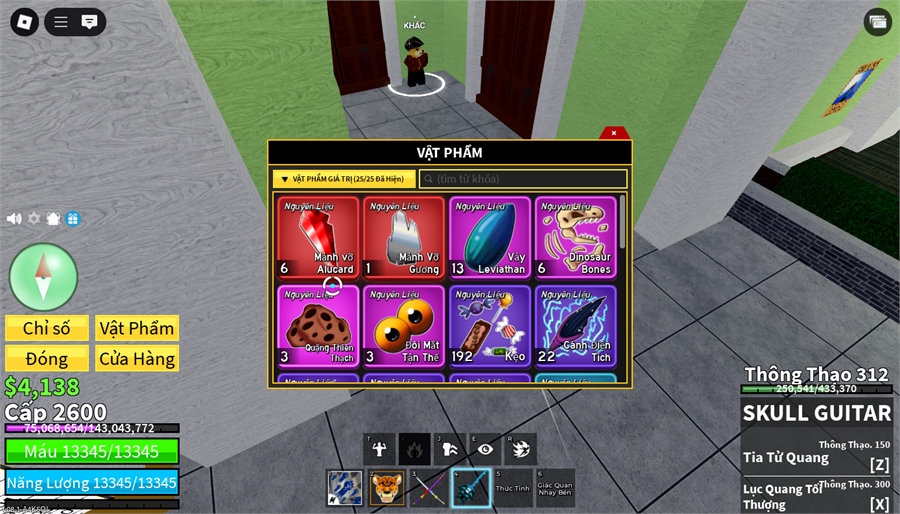Pick the Dinosaur Bones item
The image size is (900, 514).
pyautogui.click(x=576, y=236)
